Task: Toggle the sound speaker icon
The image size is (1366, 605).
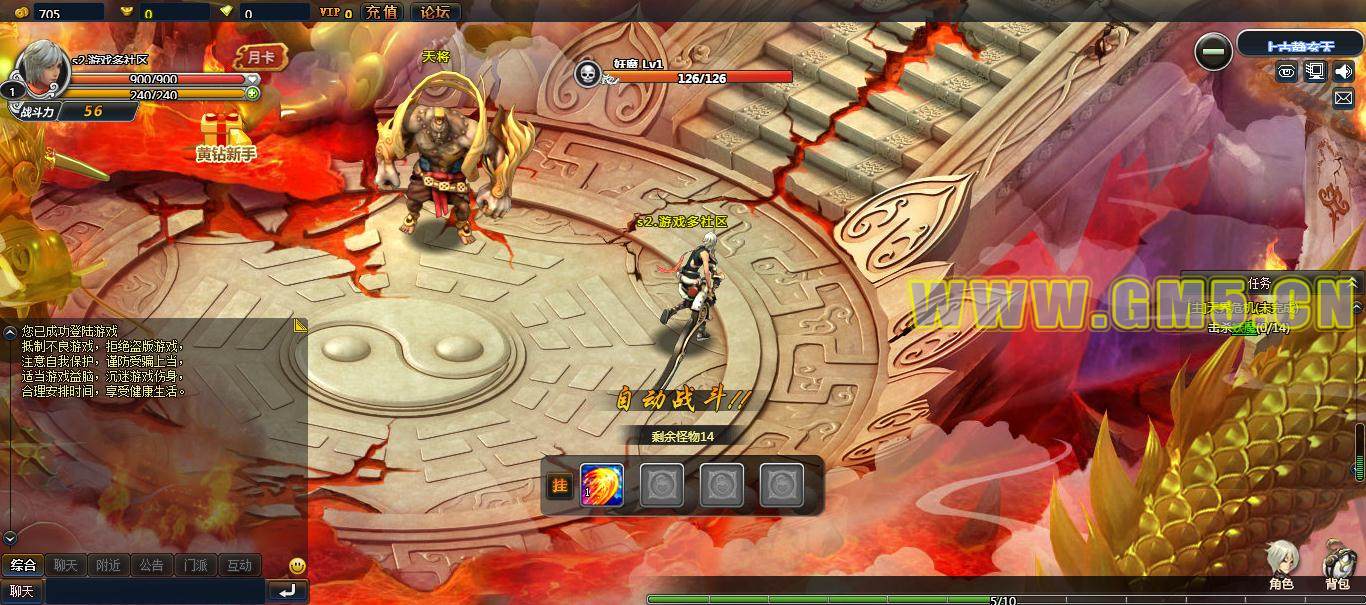Action: pos(1343,71)
